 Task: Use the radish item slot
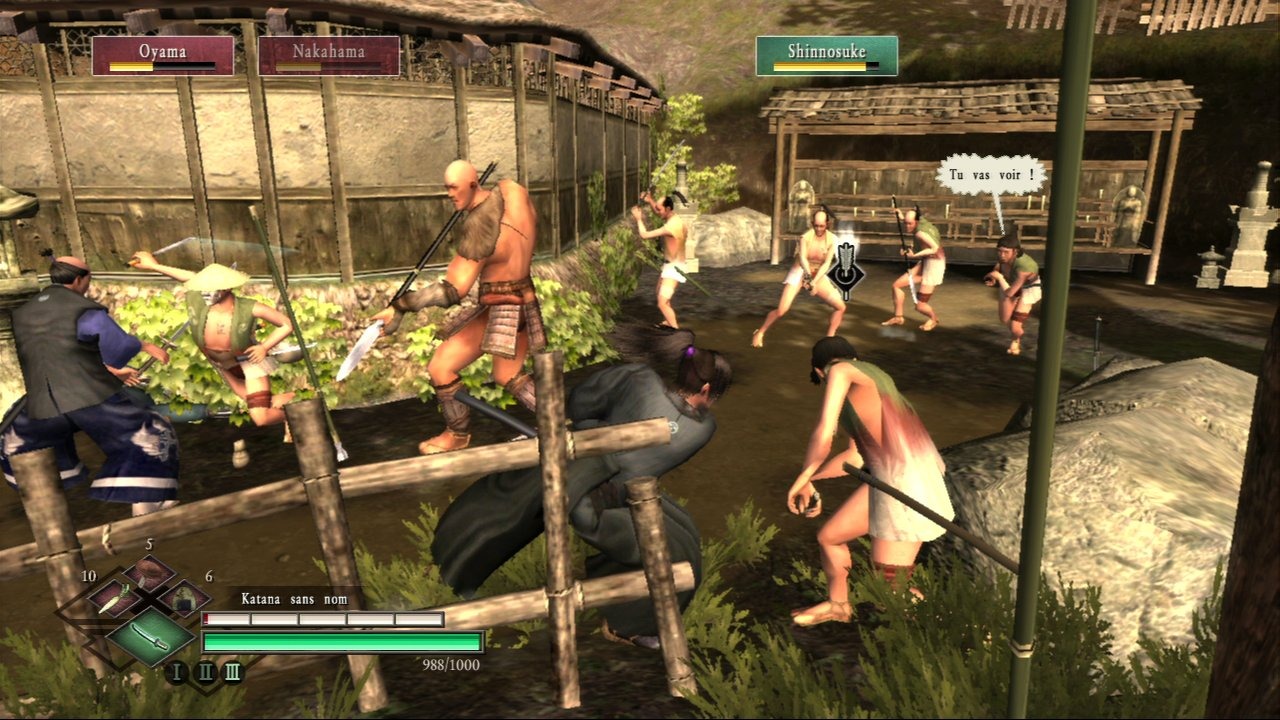point(113,598)
